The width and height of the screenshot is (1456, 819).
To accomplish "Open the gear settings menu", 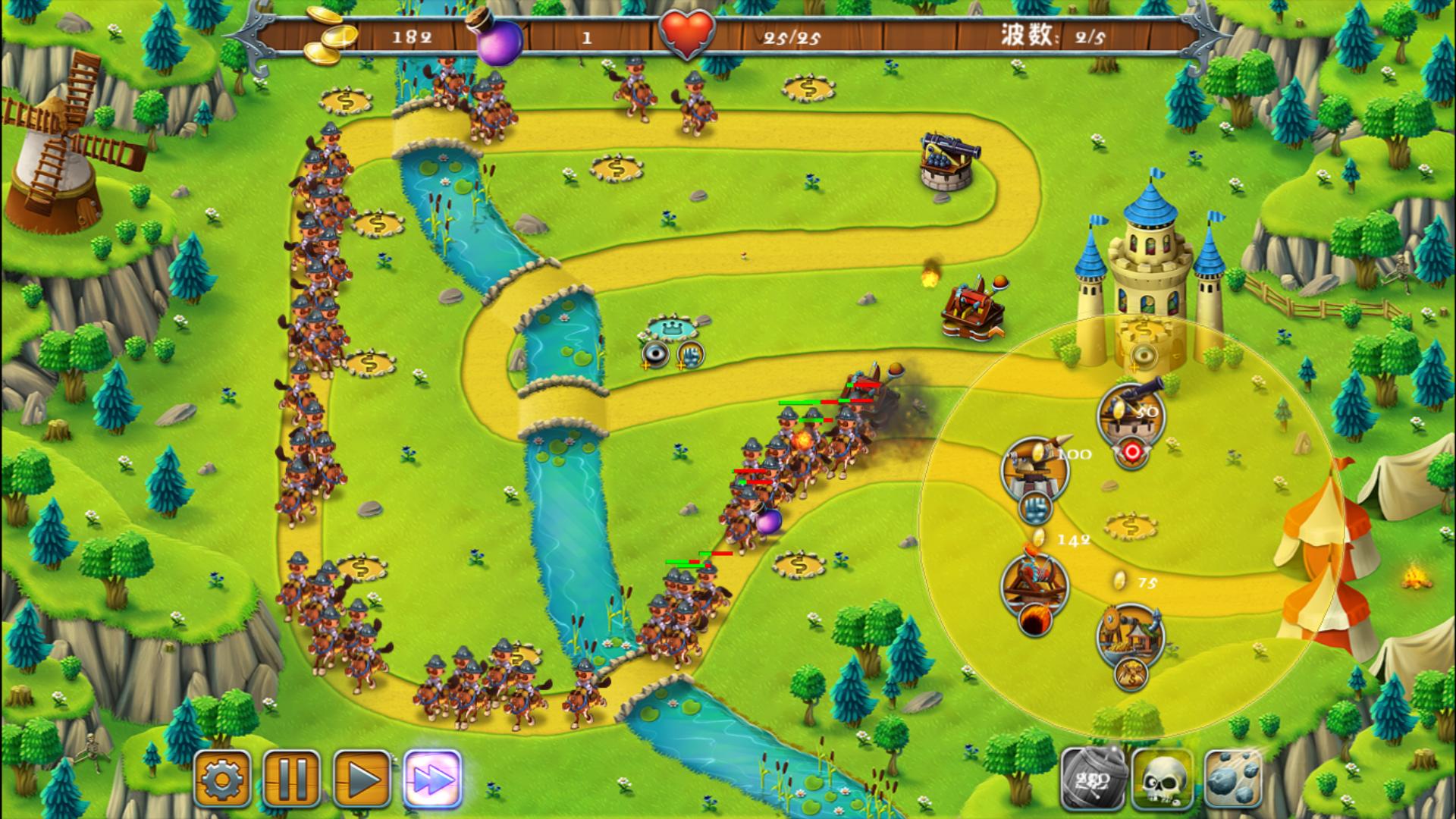I will pos(222,779).
